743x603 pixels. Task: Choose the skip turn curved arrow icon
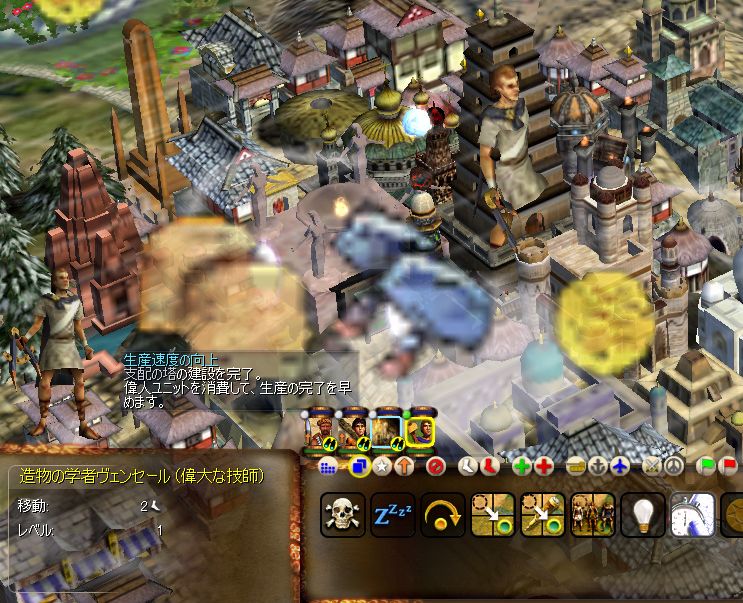[x=442, y=514]
